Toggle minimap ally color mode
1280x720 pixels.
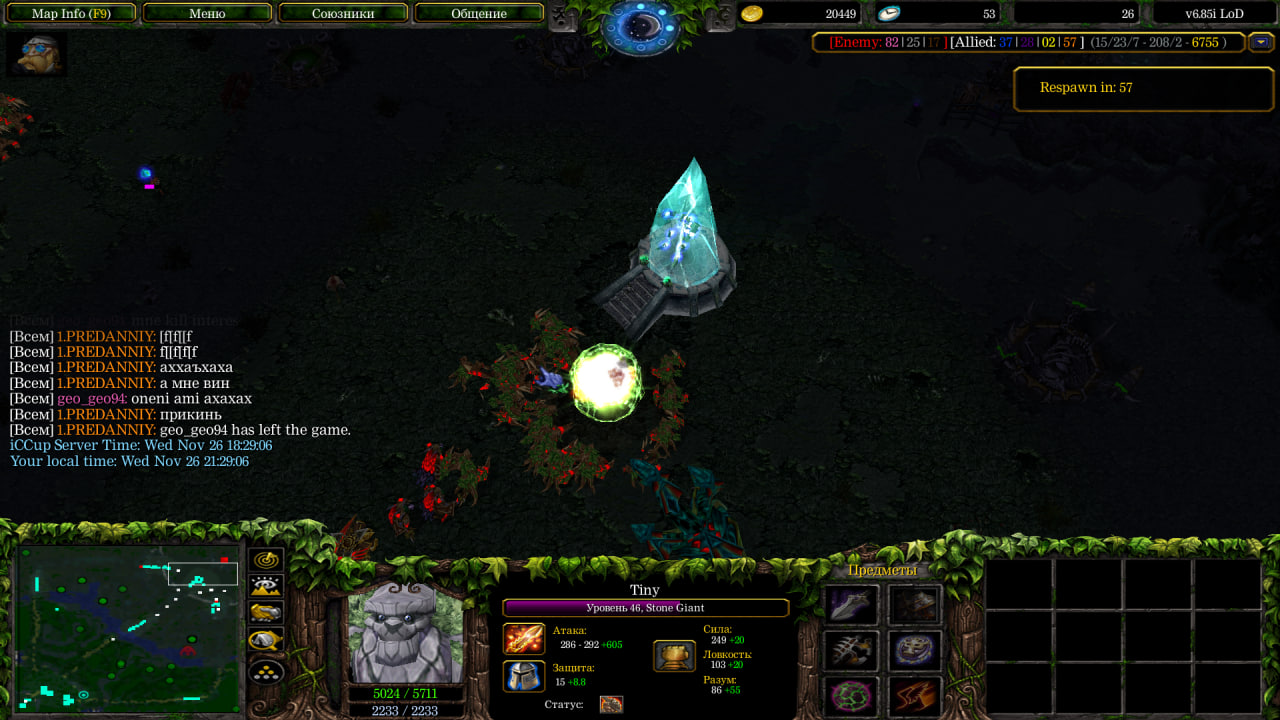266,613
